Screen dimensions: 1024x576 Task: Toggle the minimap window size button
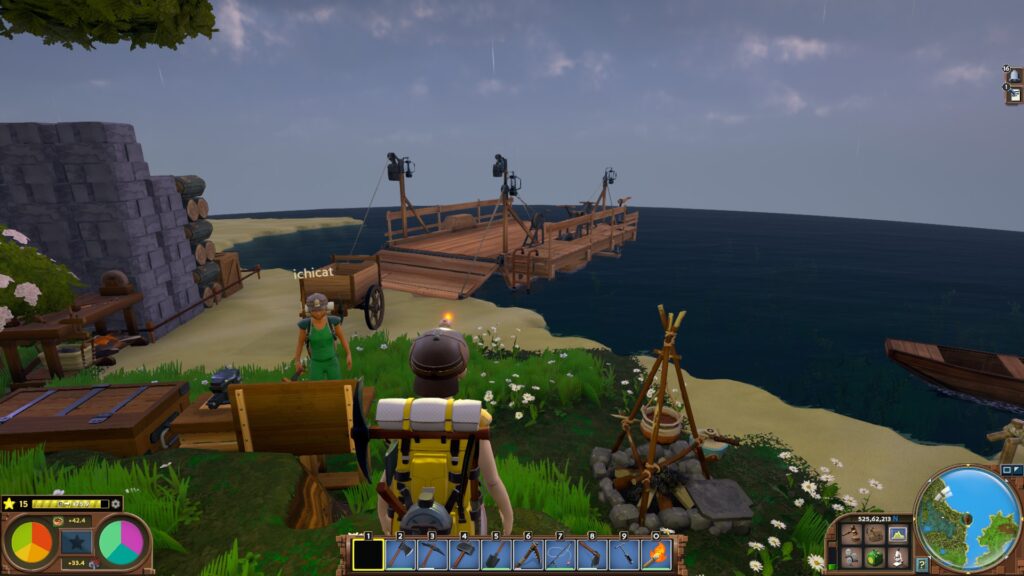pos(1006,470)
